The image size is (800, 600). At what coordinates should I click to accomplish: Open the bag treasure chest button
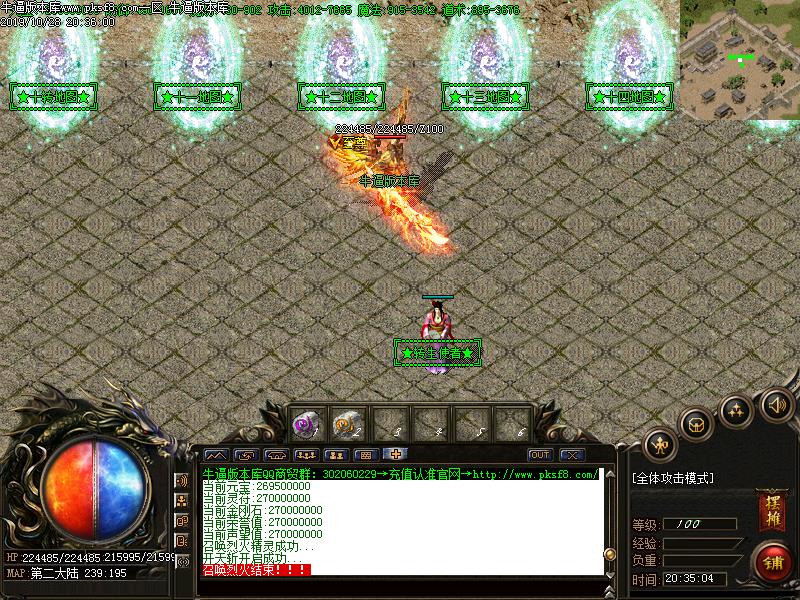tap(696, 423)
